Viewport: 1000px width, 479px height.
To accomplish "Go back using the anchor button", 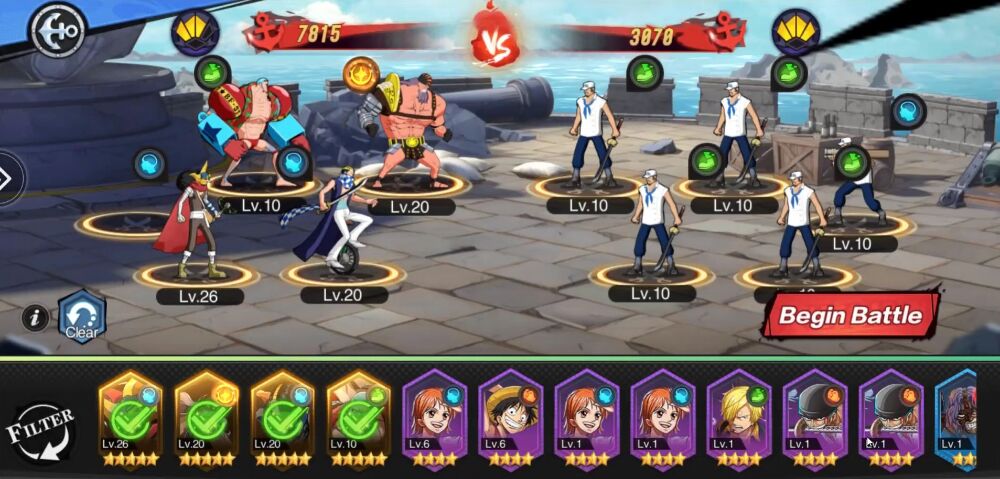I will point(59,30).
